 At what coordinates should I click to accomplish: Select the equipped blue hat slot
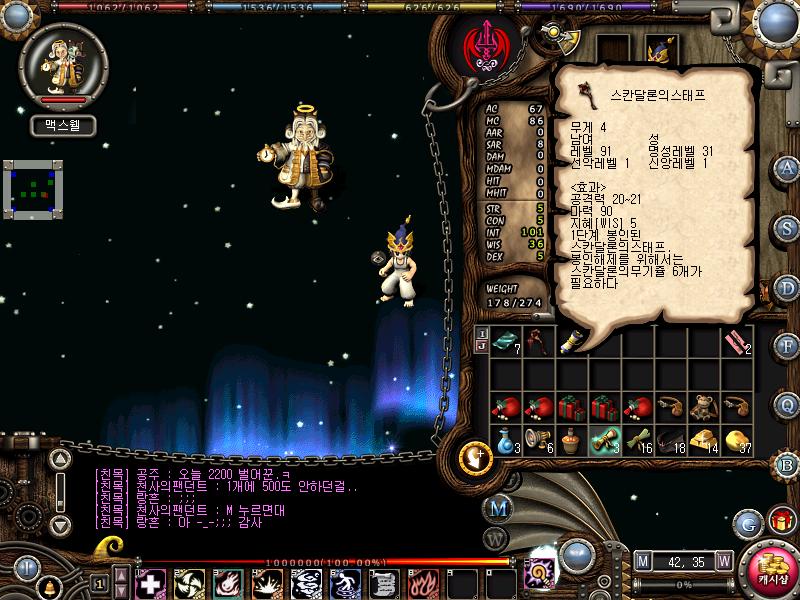point(661,48)
